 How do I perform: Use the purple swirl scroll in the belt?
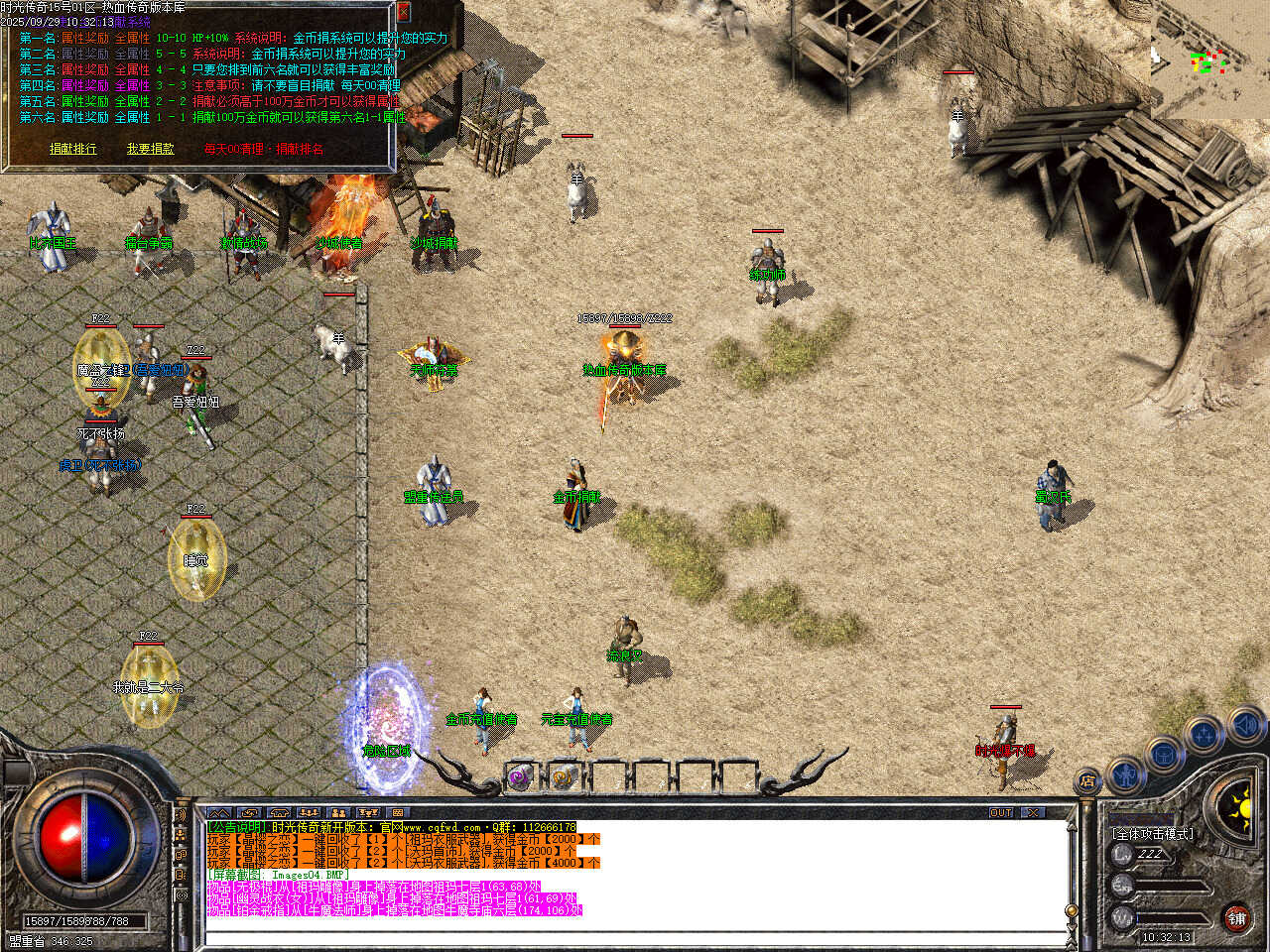520,778
